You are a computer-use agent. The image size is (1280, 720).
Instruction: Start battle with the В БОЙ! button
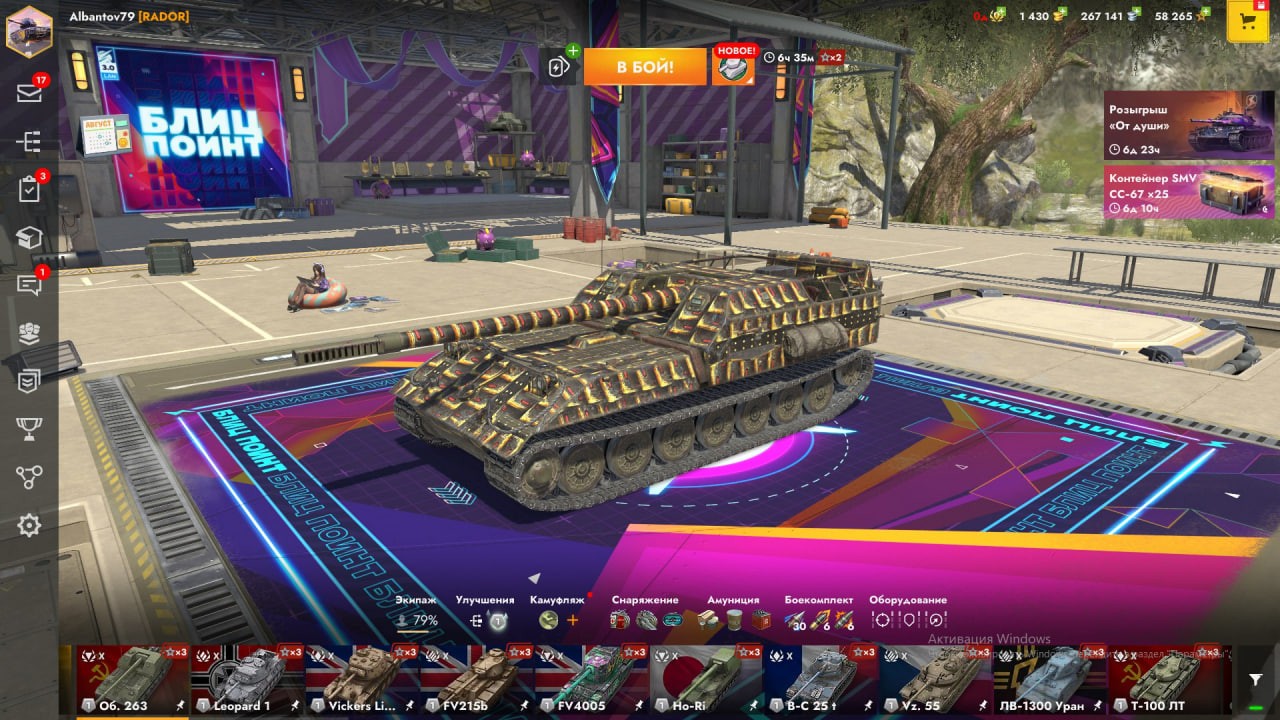645,67
